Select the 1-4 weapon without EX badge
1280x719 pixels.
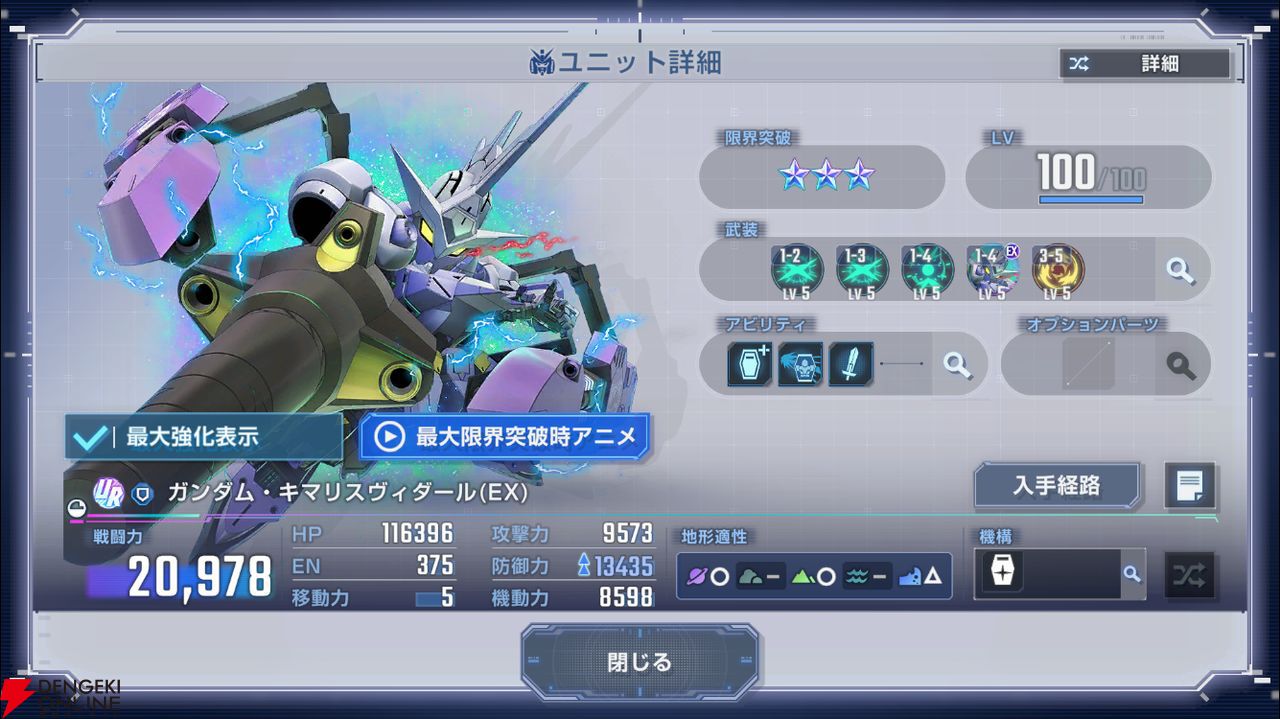coord(927,270)
